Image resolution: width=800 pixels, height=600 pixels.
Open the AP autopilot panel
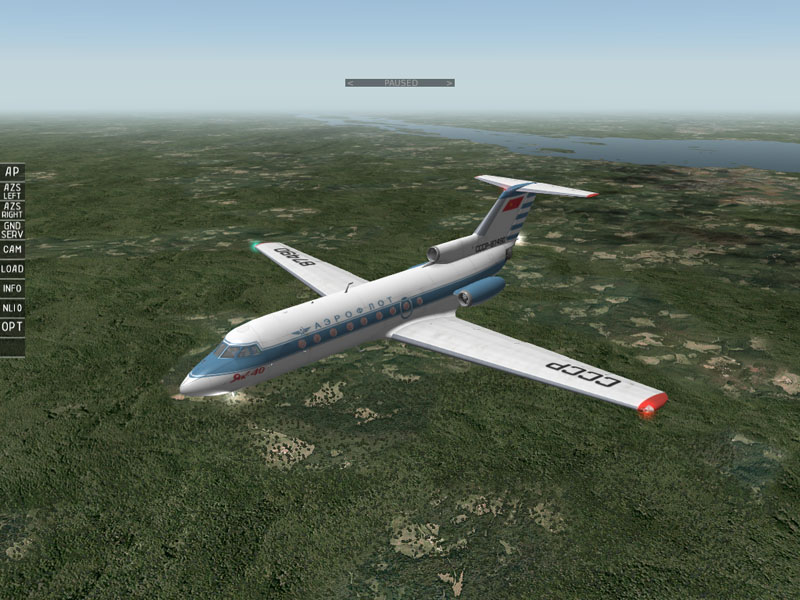[x=12, y=172]
